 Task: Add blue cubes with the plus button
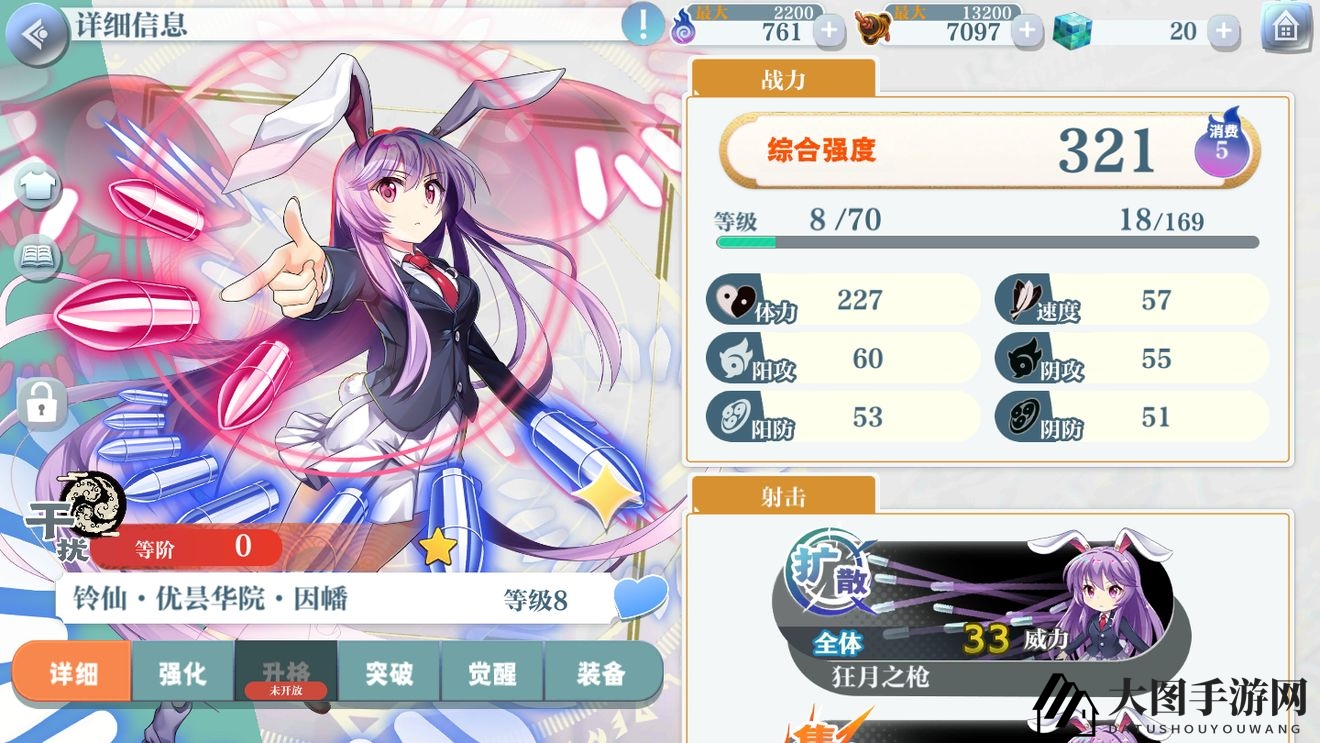[1223, 31]
